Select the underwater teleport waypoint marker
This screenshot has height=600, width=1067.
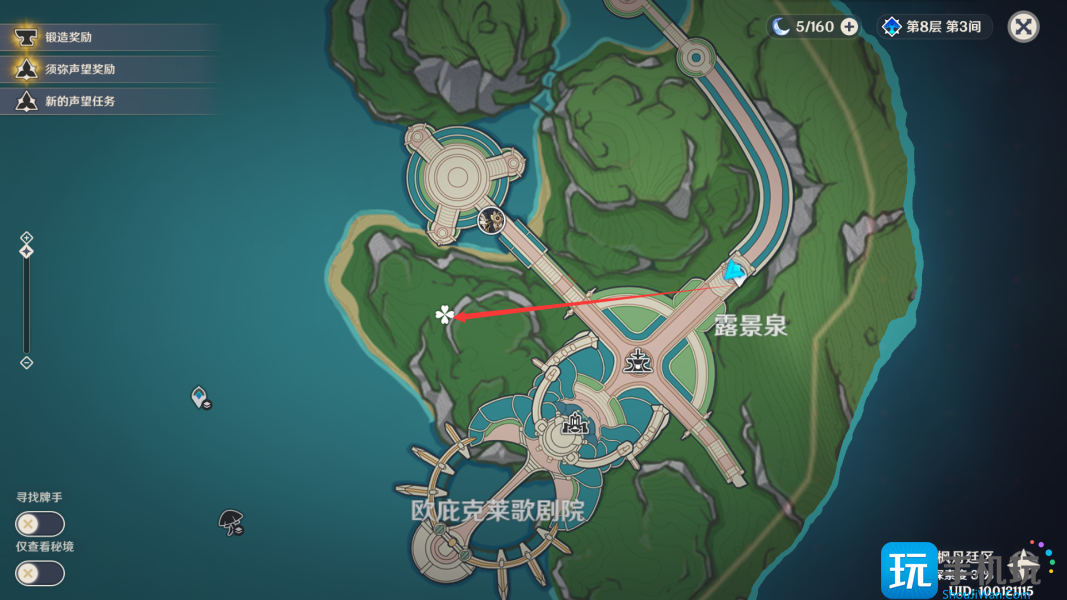pyautogui.click(x=200, y=397)
